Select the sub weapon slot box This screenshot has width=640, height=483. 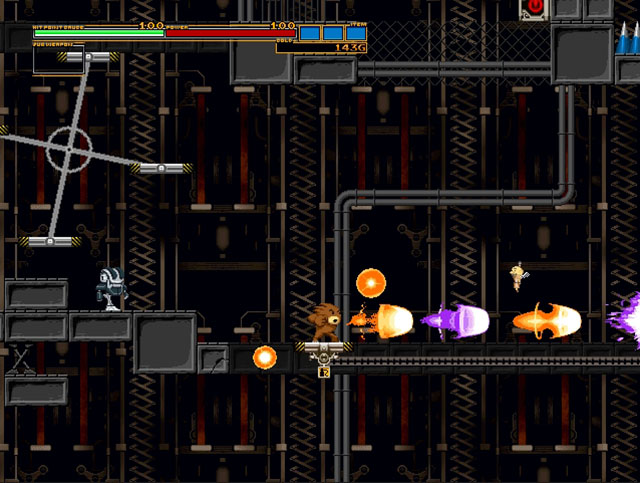58,60
